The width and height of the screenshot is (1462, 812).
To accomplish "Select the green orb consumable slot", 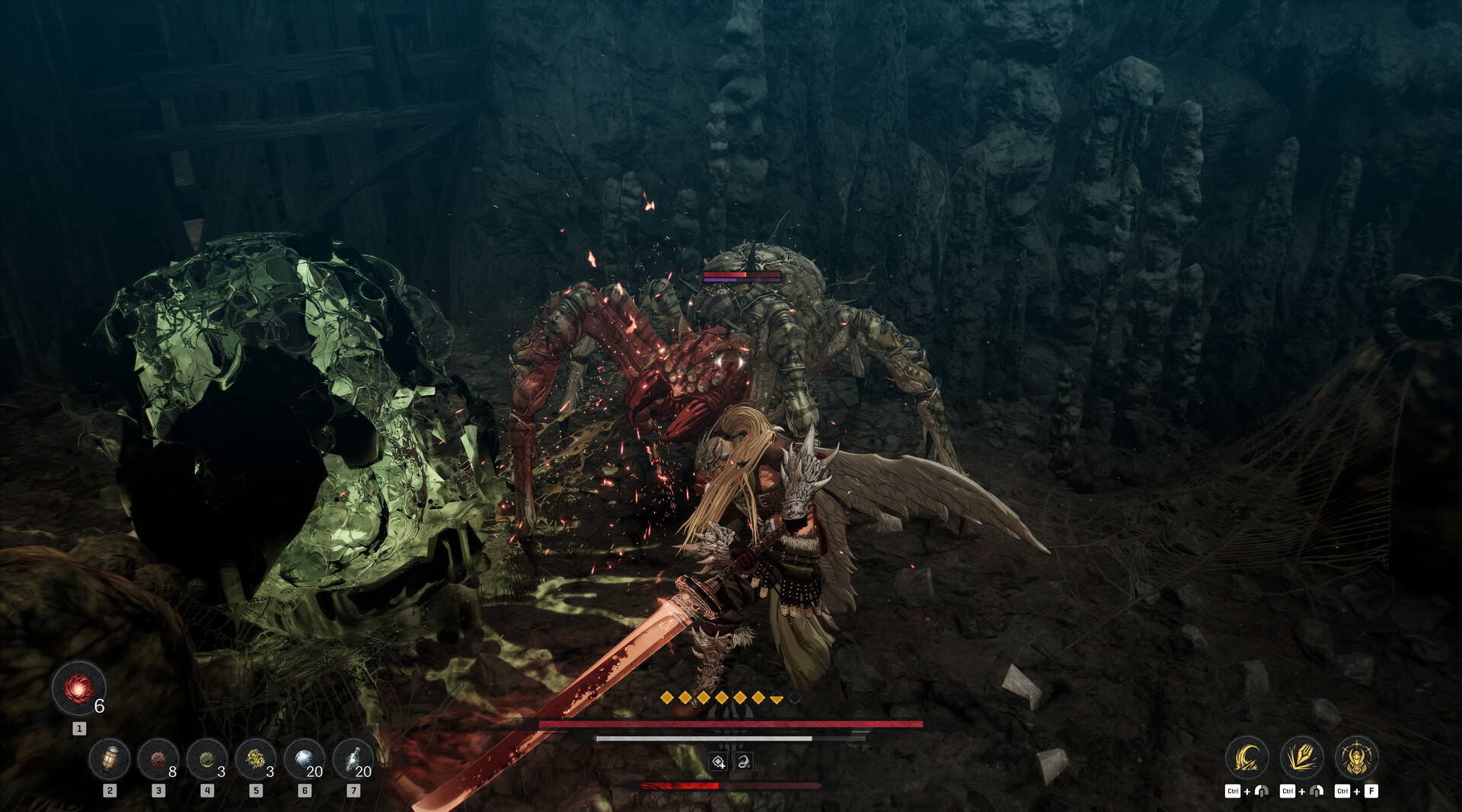I will tap(207, 759).
